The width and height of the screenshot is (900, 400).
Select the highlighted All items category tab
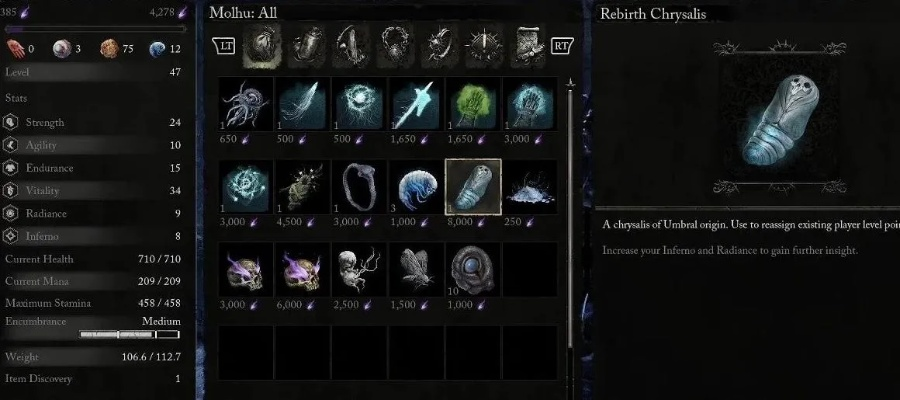coord(261,45)
